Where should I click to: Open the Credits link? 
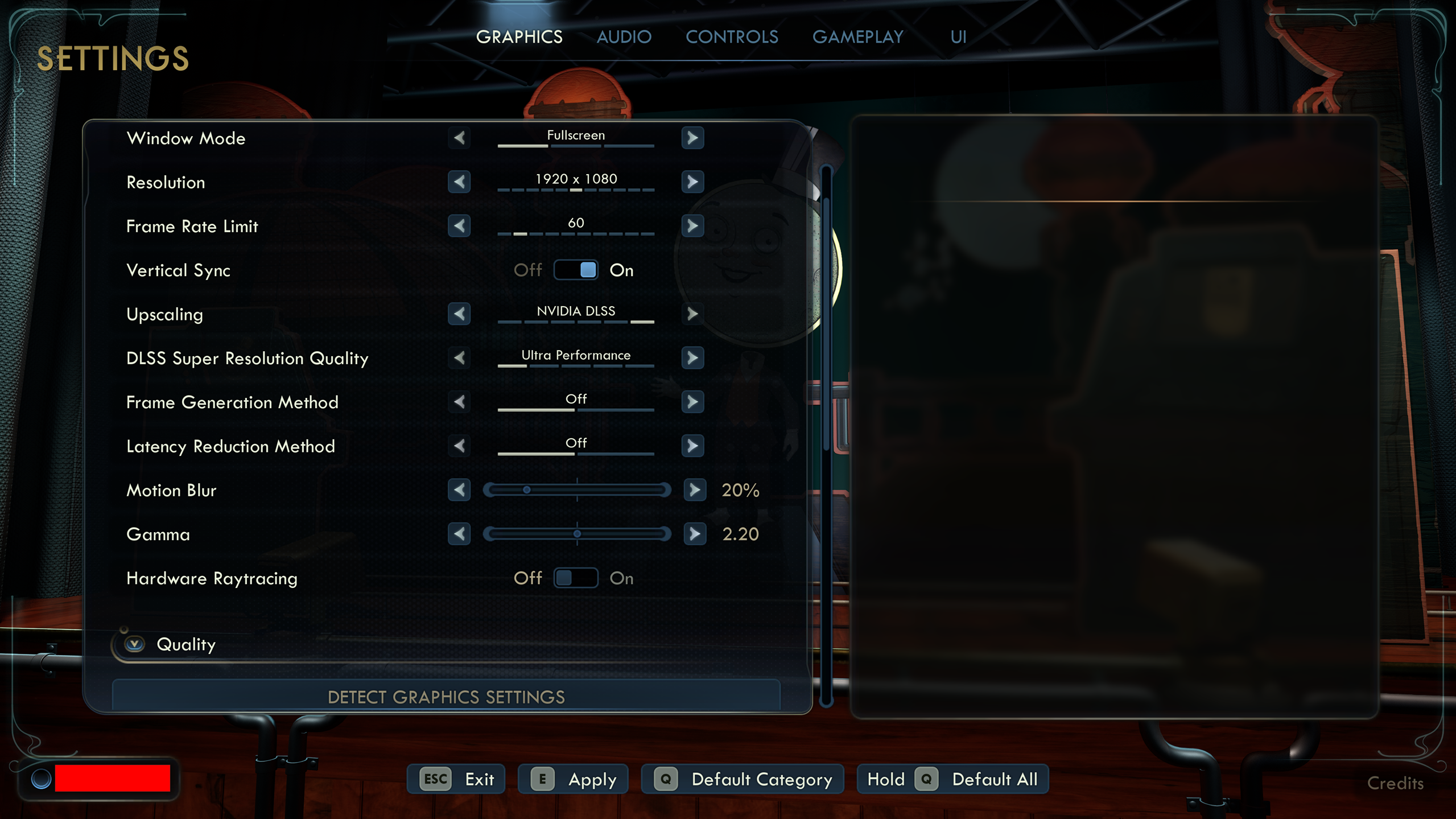click(1395, 783)
